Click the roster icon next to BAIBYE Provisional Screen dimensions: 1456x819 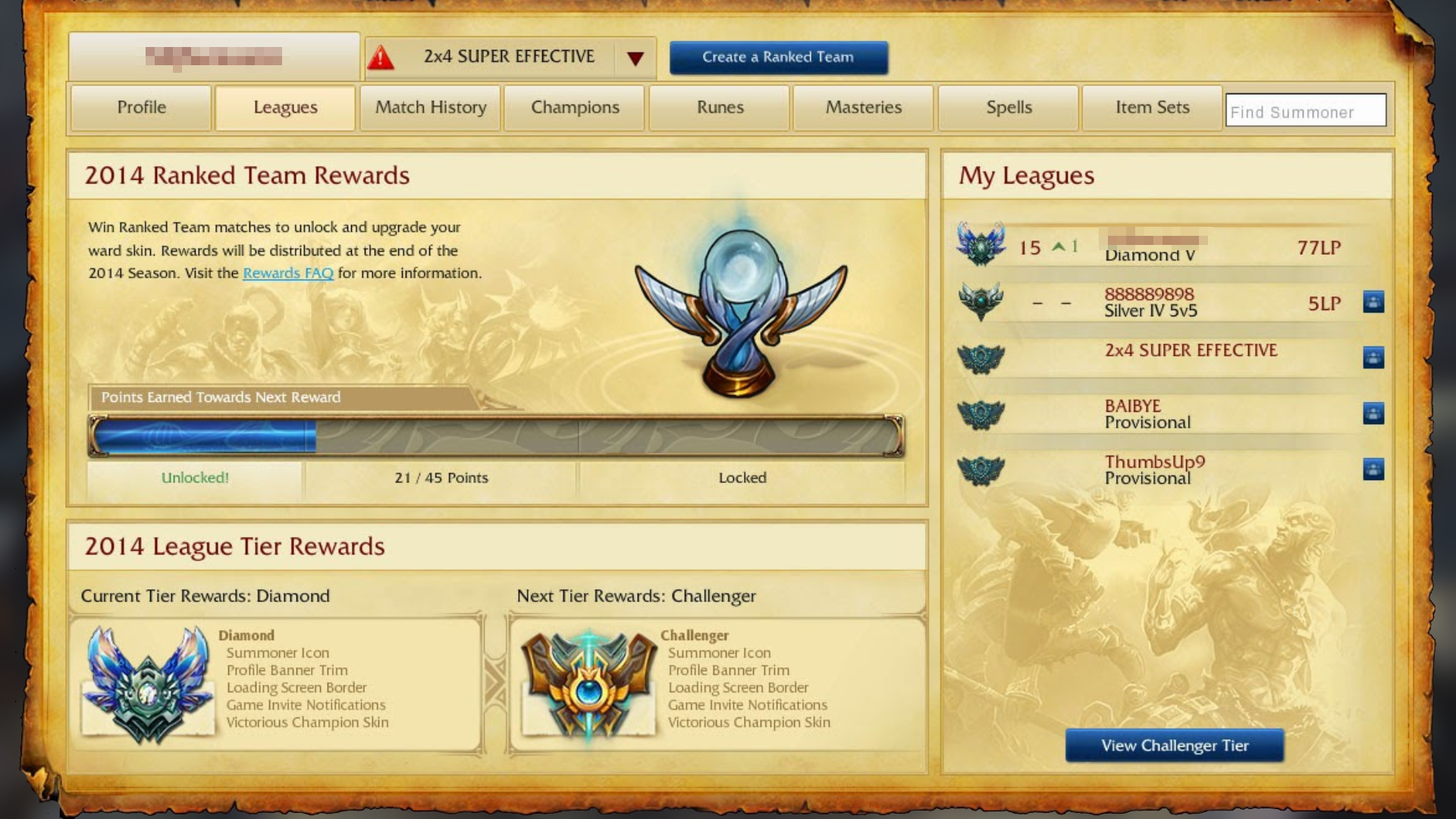(1374, 413)
